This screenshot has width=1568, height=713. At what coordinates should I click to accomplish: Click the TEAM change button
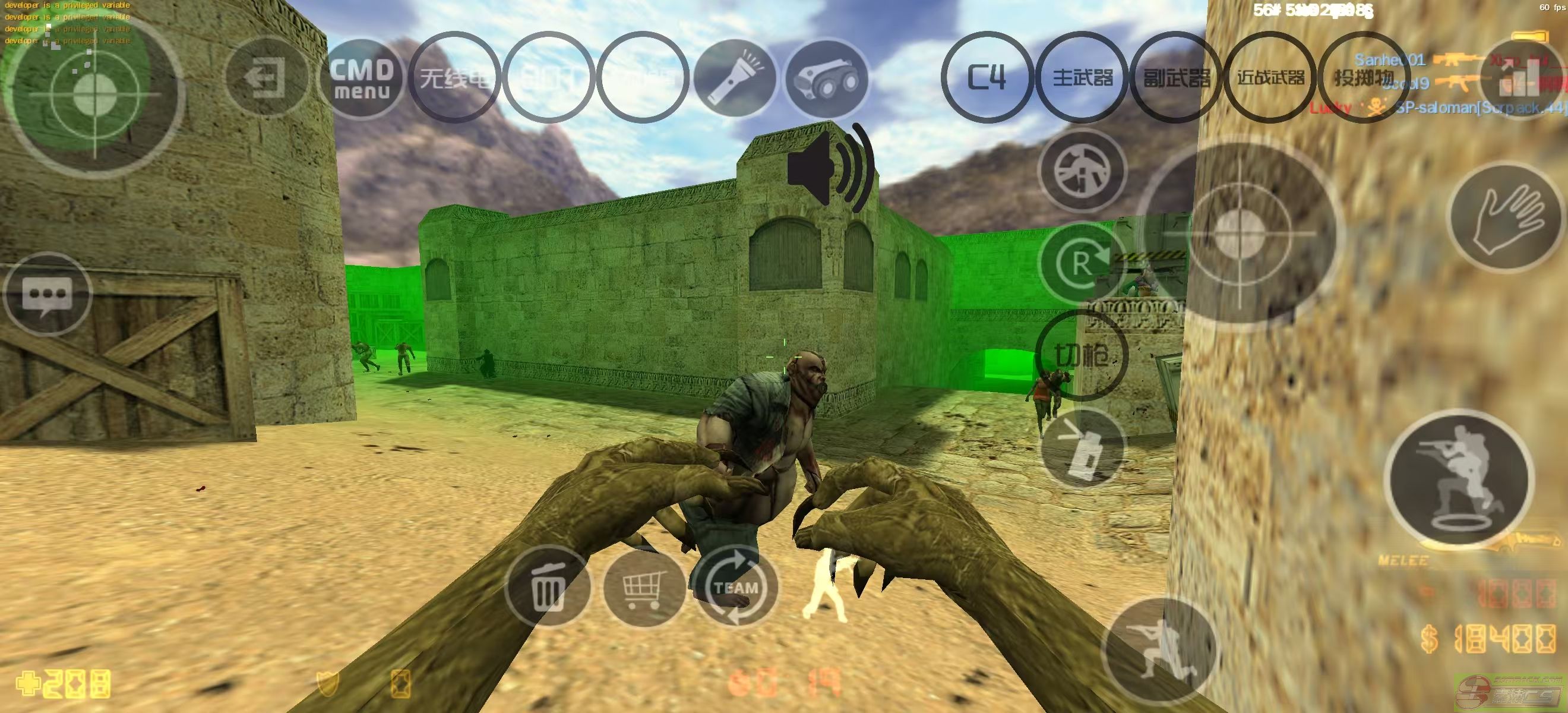coord(735,587)
